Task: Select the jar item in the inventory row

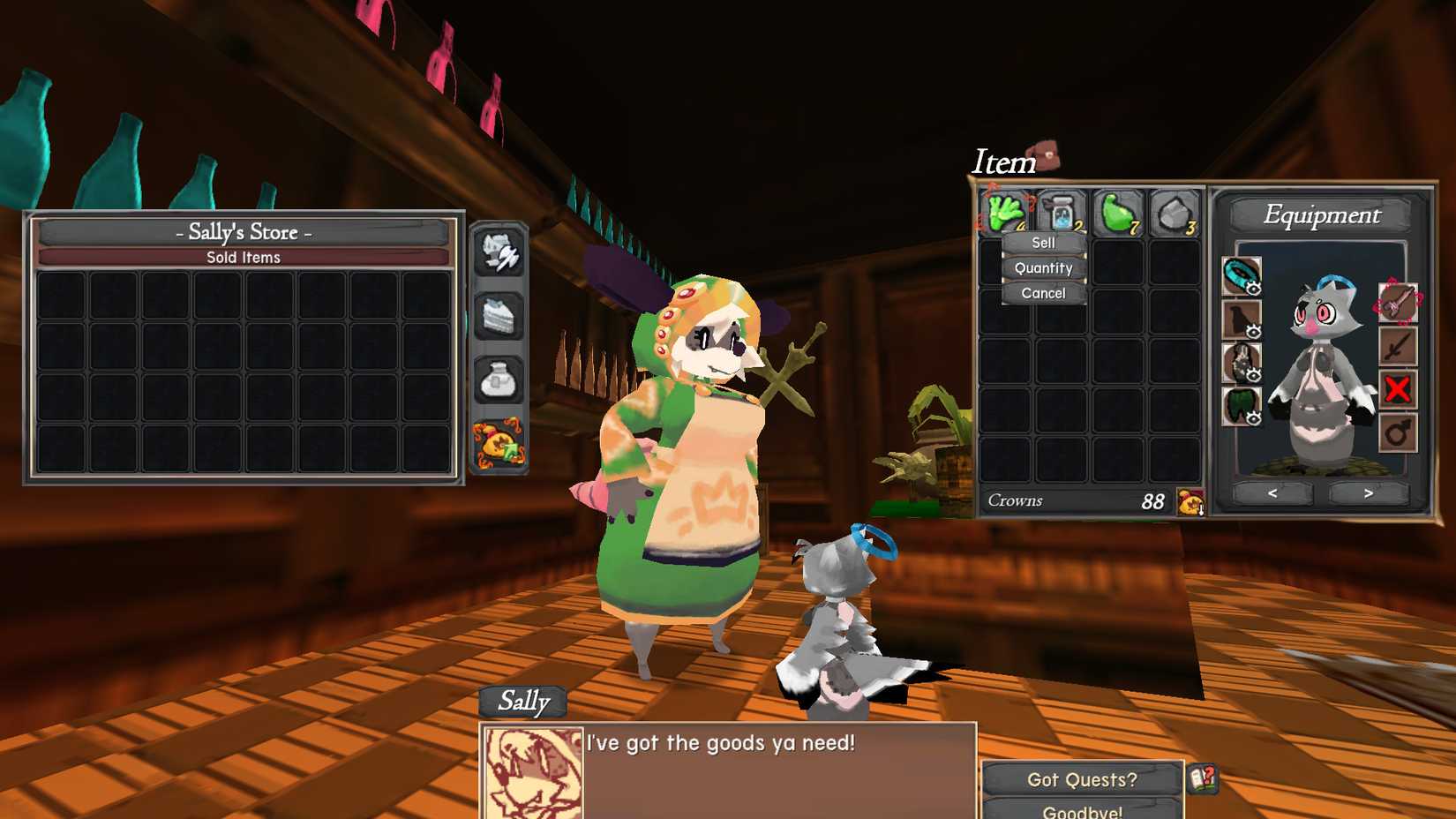Action: pos(1059,210)
